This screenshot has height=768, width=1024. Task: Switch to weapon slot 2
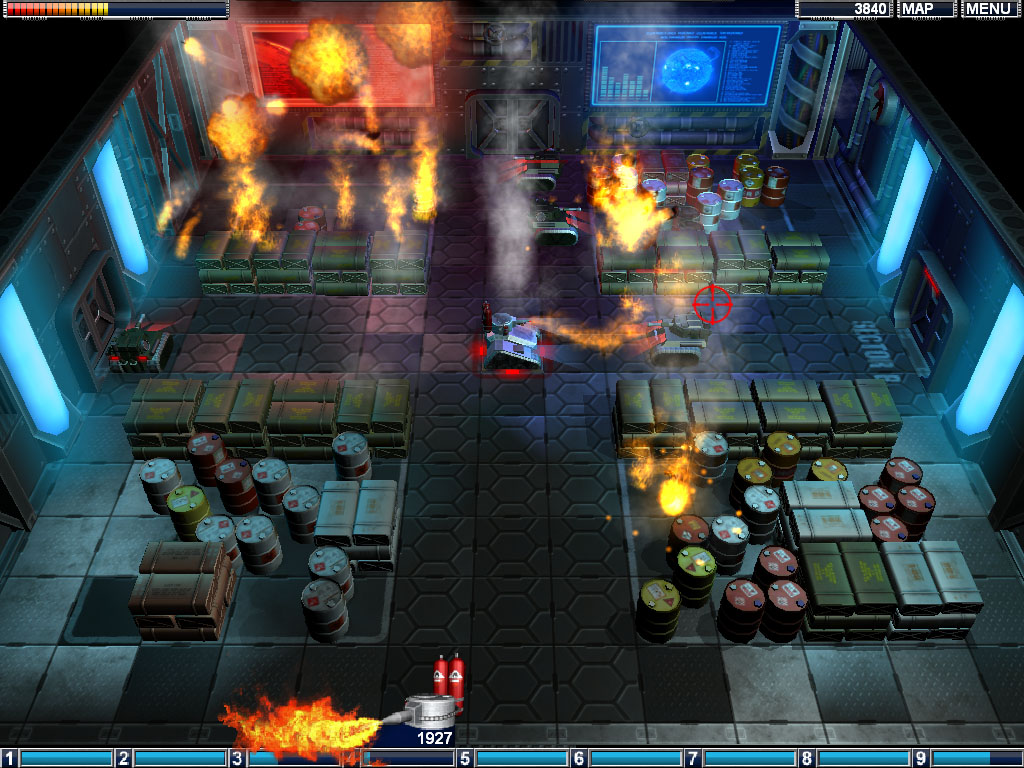[171, 758]
